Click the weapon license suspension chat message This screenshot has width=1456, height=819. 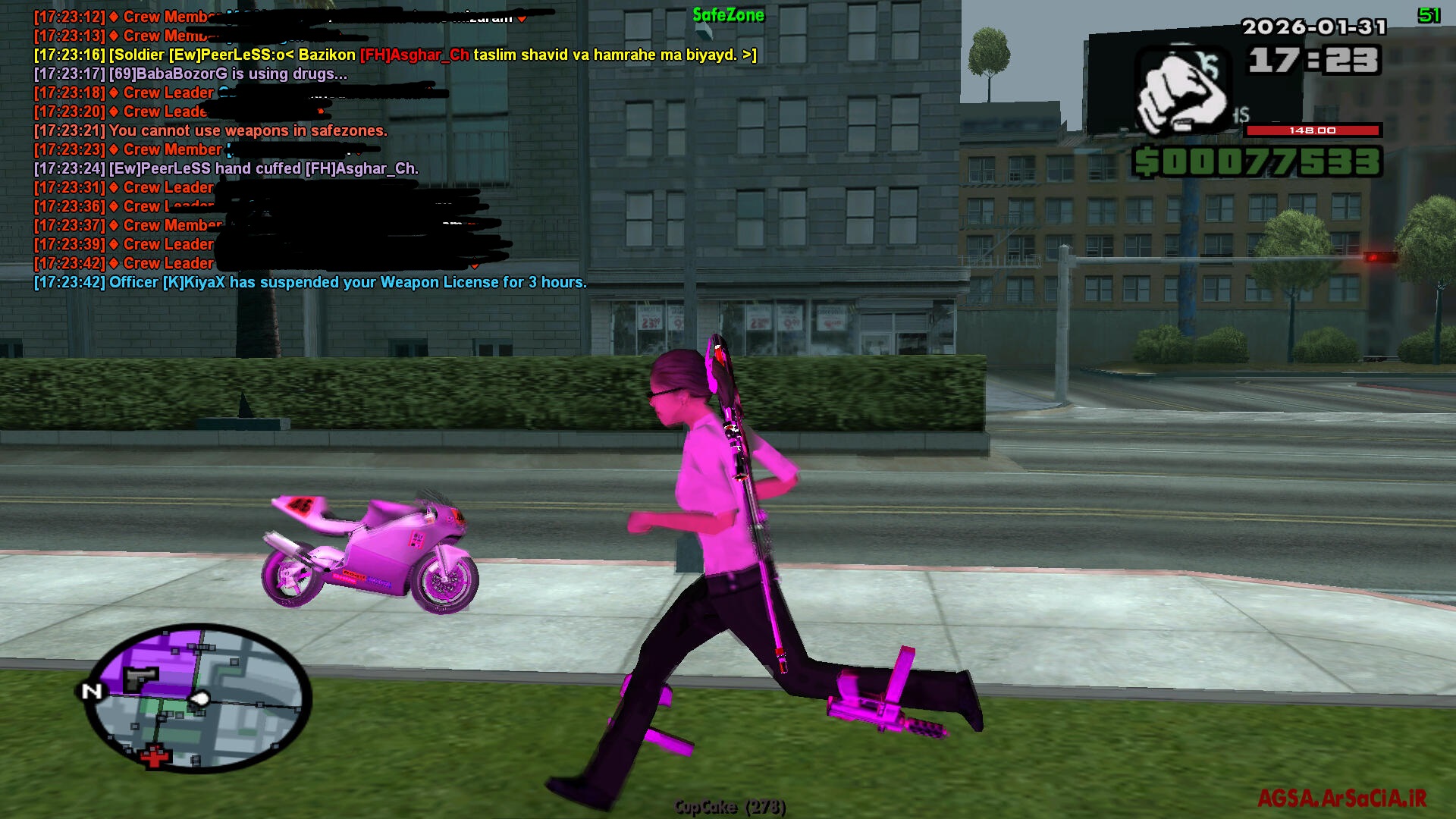click(309, 282)
